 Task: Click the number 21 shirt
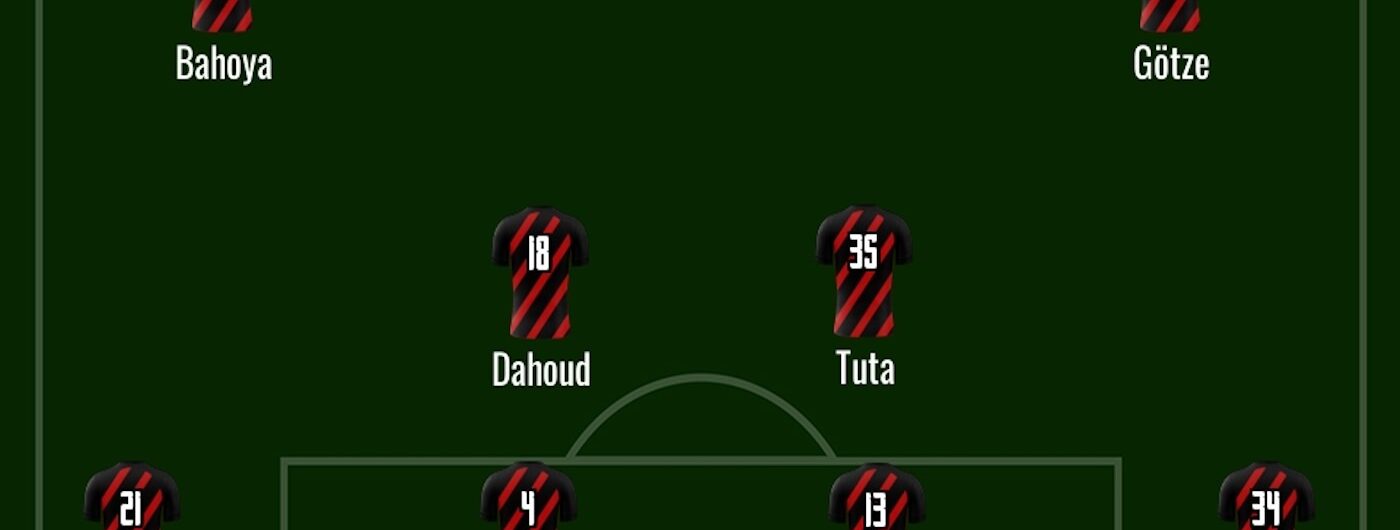point(131,497)
